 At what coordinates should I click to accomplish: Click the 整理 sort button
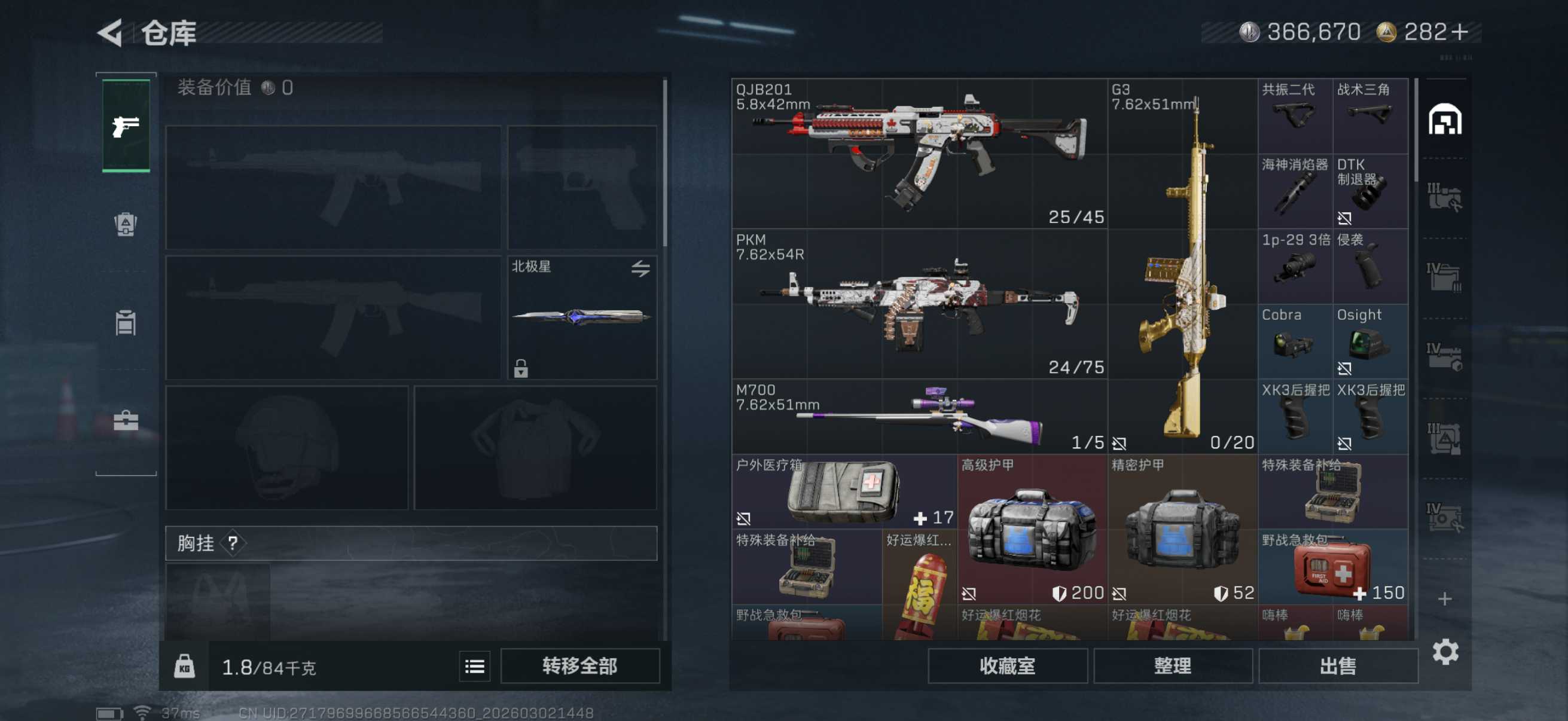(1172, 665)
